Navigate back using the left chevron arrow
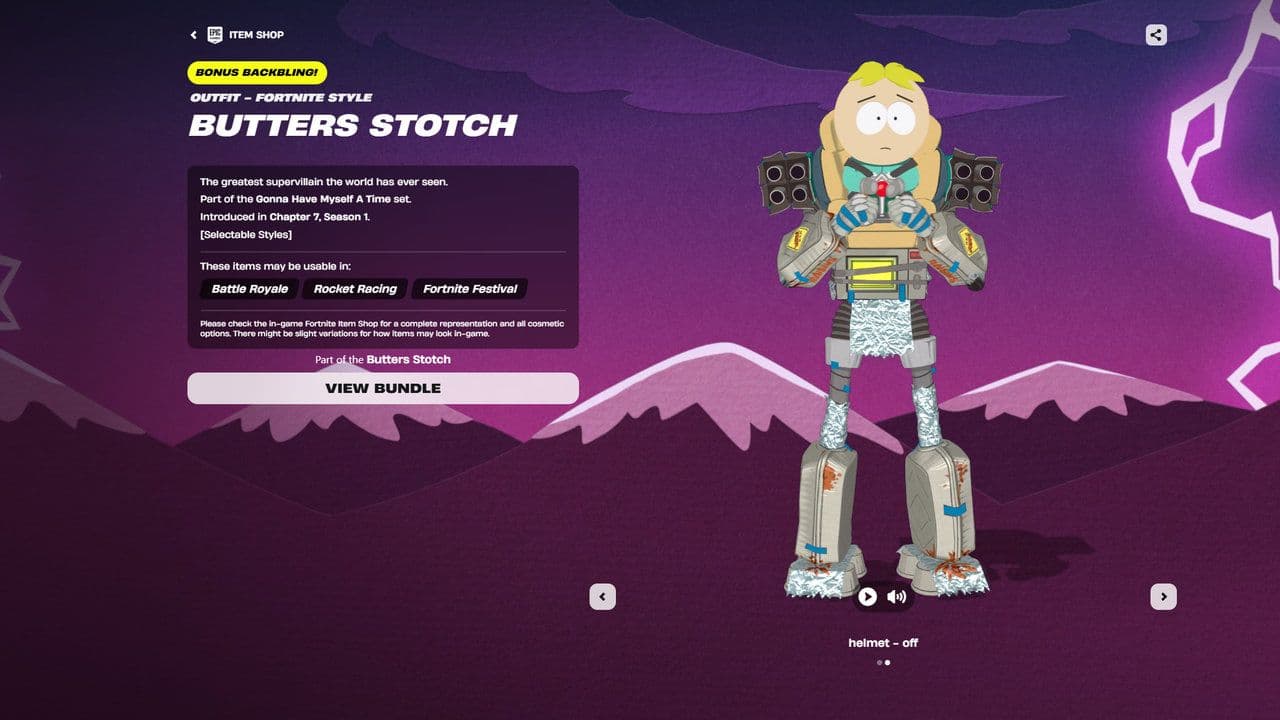 tap(193, 34)
